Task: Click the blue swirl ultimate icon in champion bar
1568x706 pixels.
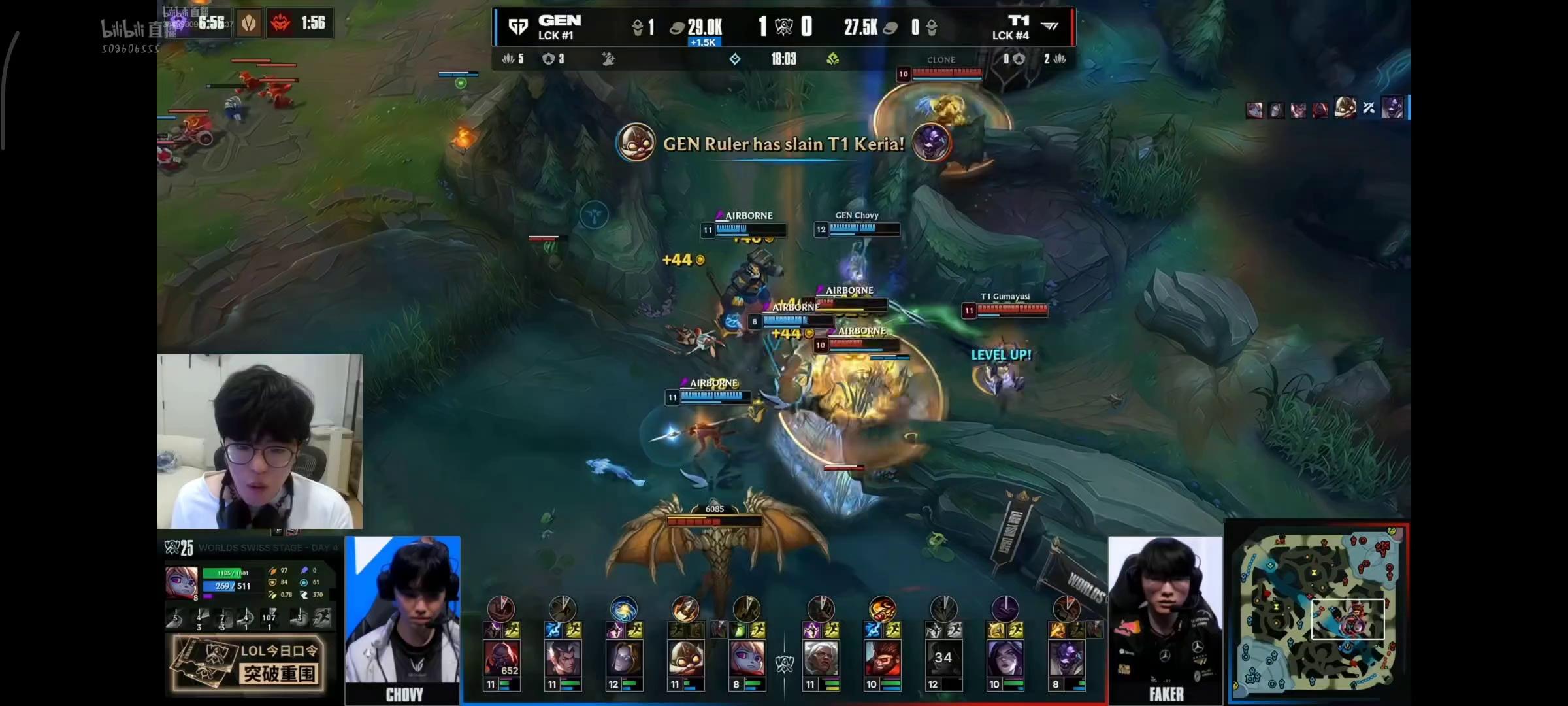Action: point(623,609)
